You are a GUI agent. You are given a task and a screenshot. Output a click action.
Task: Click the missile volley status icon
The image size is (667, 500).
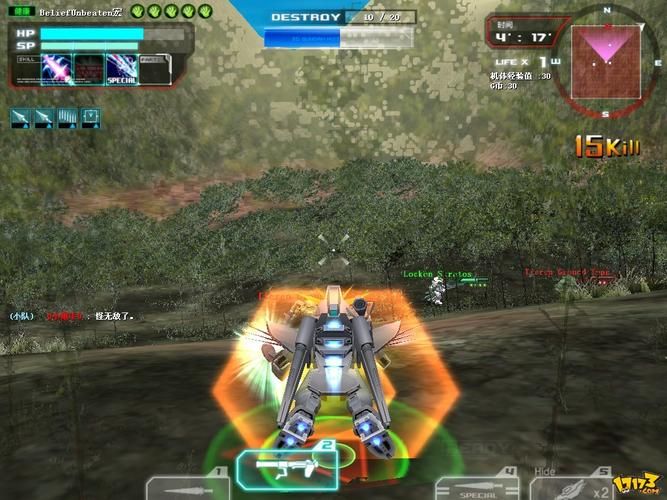click(68, 117)
